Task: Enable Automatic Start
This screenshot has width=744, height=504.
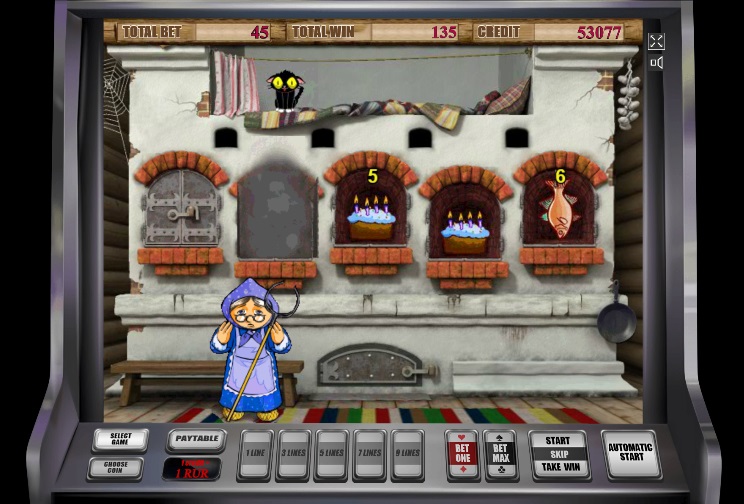Action: tap(630, 454)
